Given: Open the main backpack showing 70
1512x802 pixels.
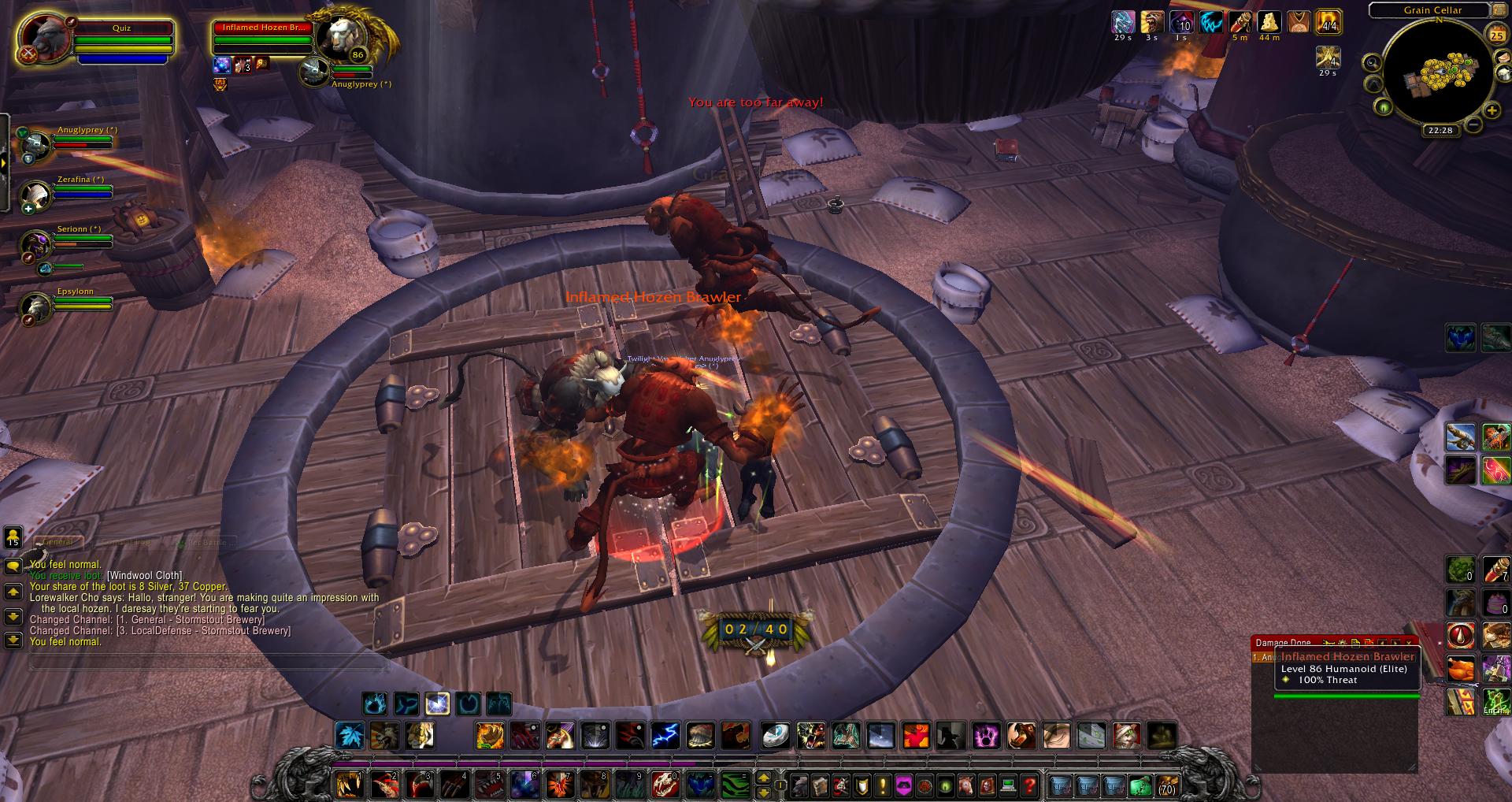Looking at the screenshot, I should point(1167,785).
